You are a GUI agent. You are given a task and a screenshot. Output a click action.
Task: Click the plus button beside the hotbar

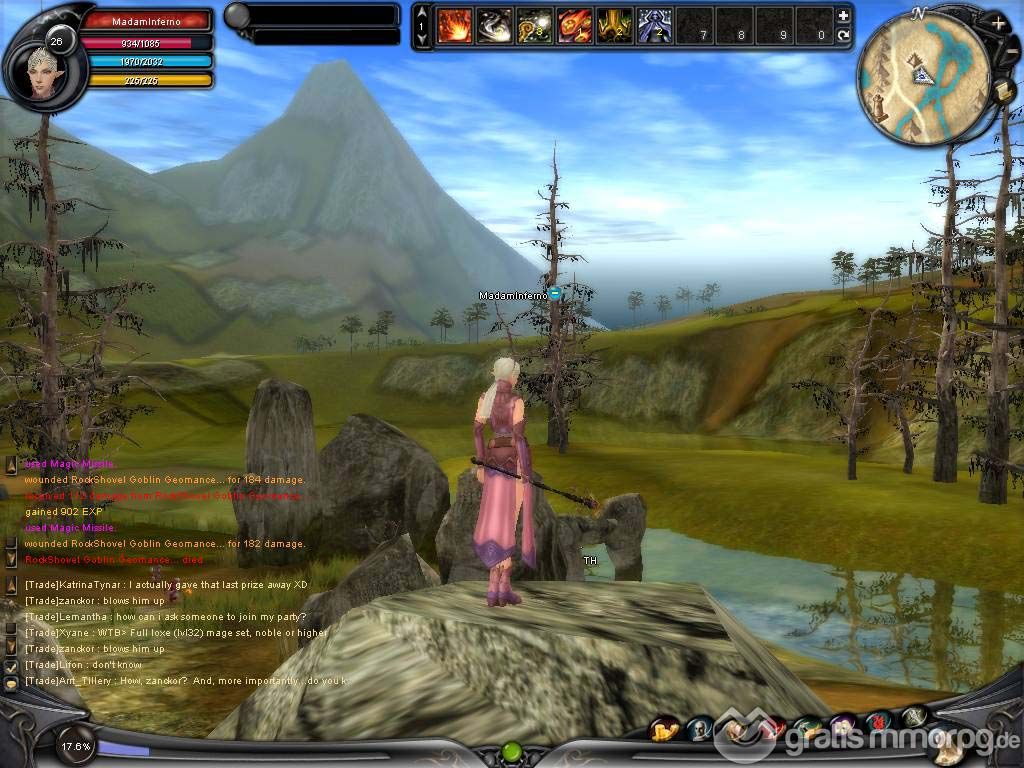point(843,16)
